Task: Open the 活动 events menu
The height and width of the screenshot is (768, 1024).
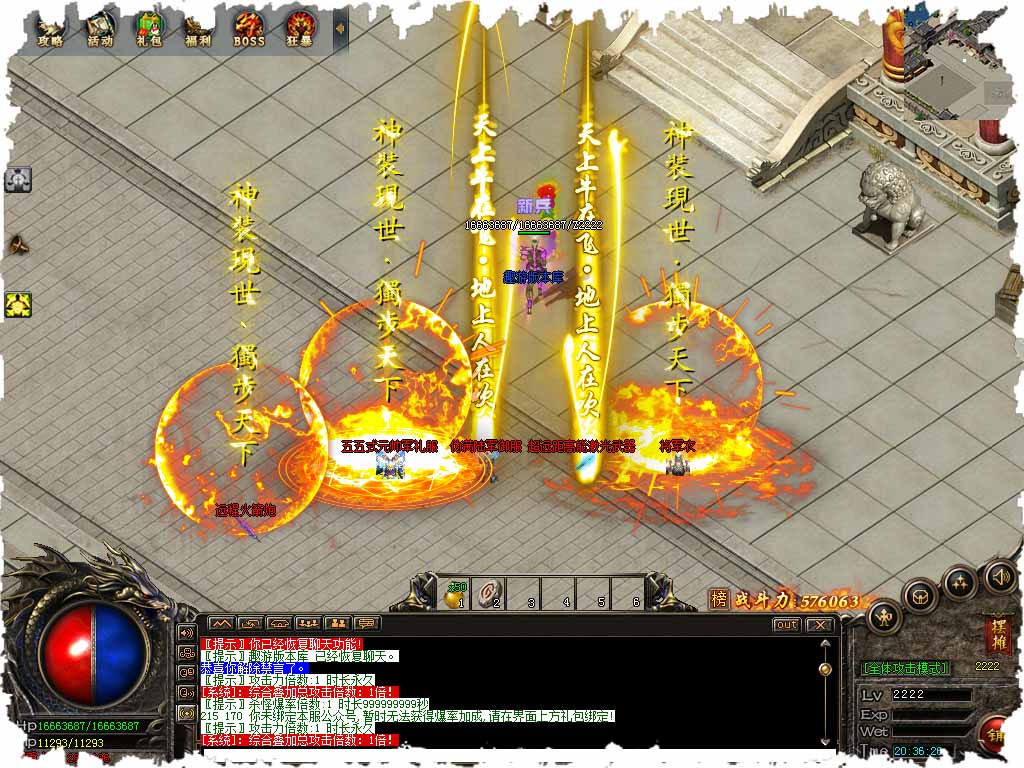Action: (100, 29)
